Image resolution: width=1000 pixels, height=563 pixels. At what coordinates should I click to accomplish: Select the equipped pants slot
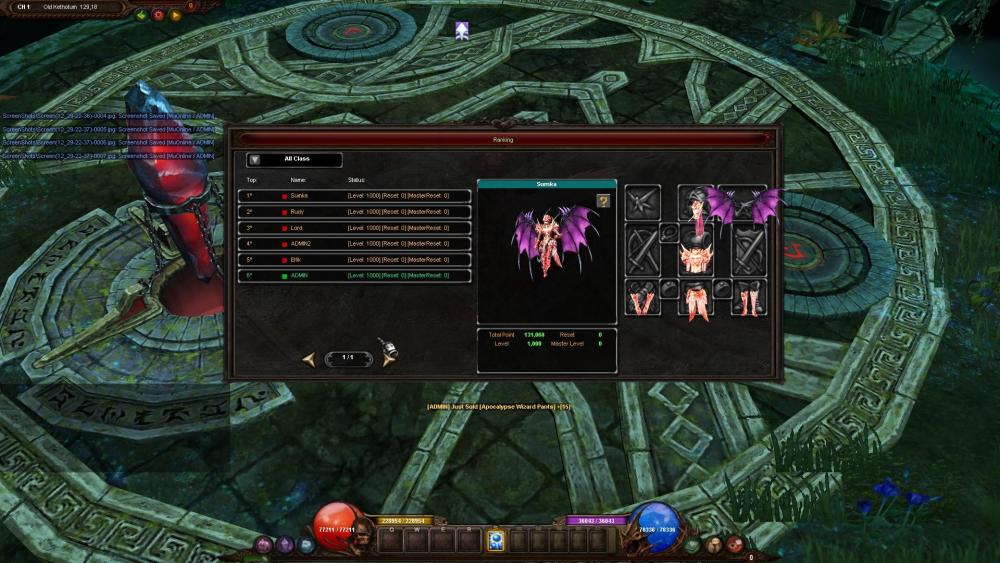pos(695,298)
